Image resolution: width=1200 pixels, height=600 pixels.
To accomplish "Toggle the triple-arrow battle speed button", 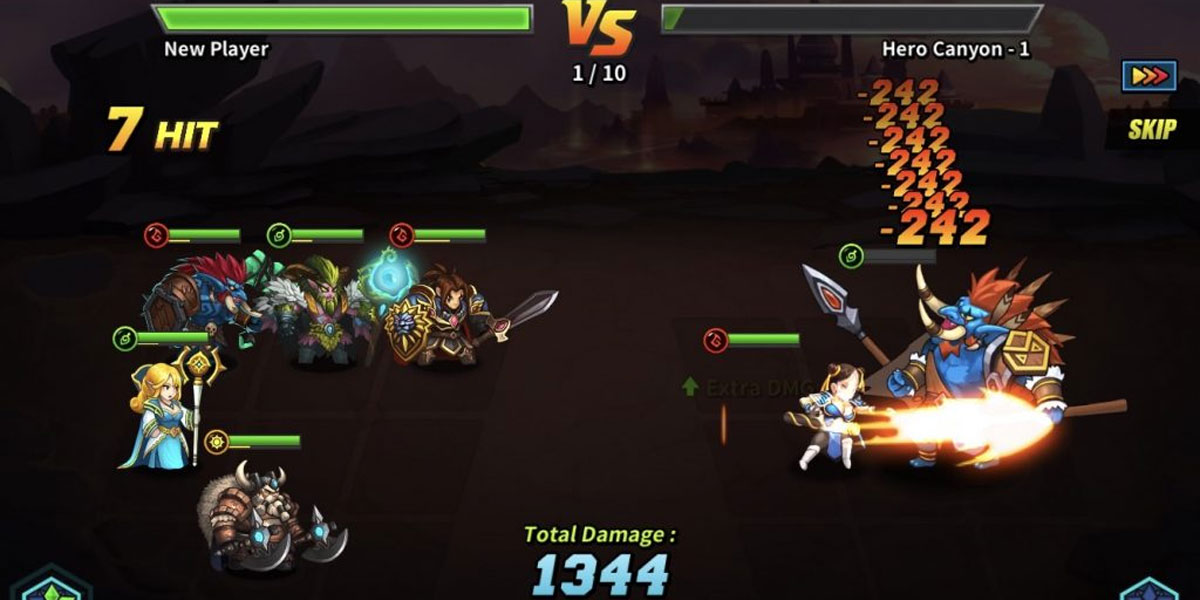I will point(1148,77).
